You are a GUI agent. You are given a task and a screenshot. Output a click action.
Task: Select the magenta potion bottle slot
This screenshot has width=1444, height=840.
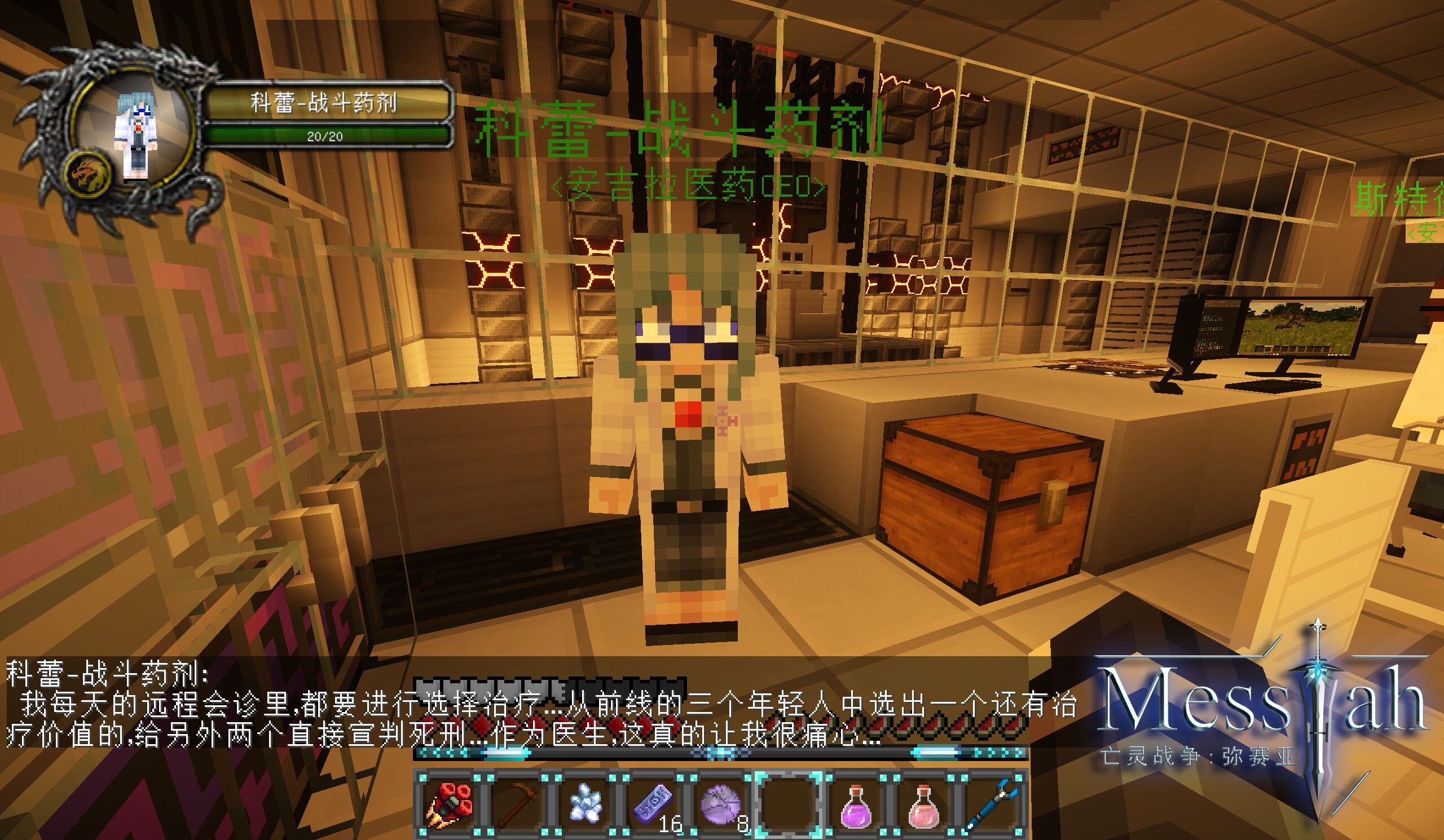[857, 804]
